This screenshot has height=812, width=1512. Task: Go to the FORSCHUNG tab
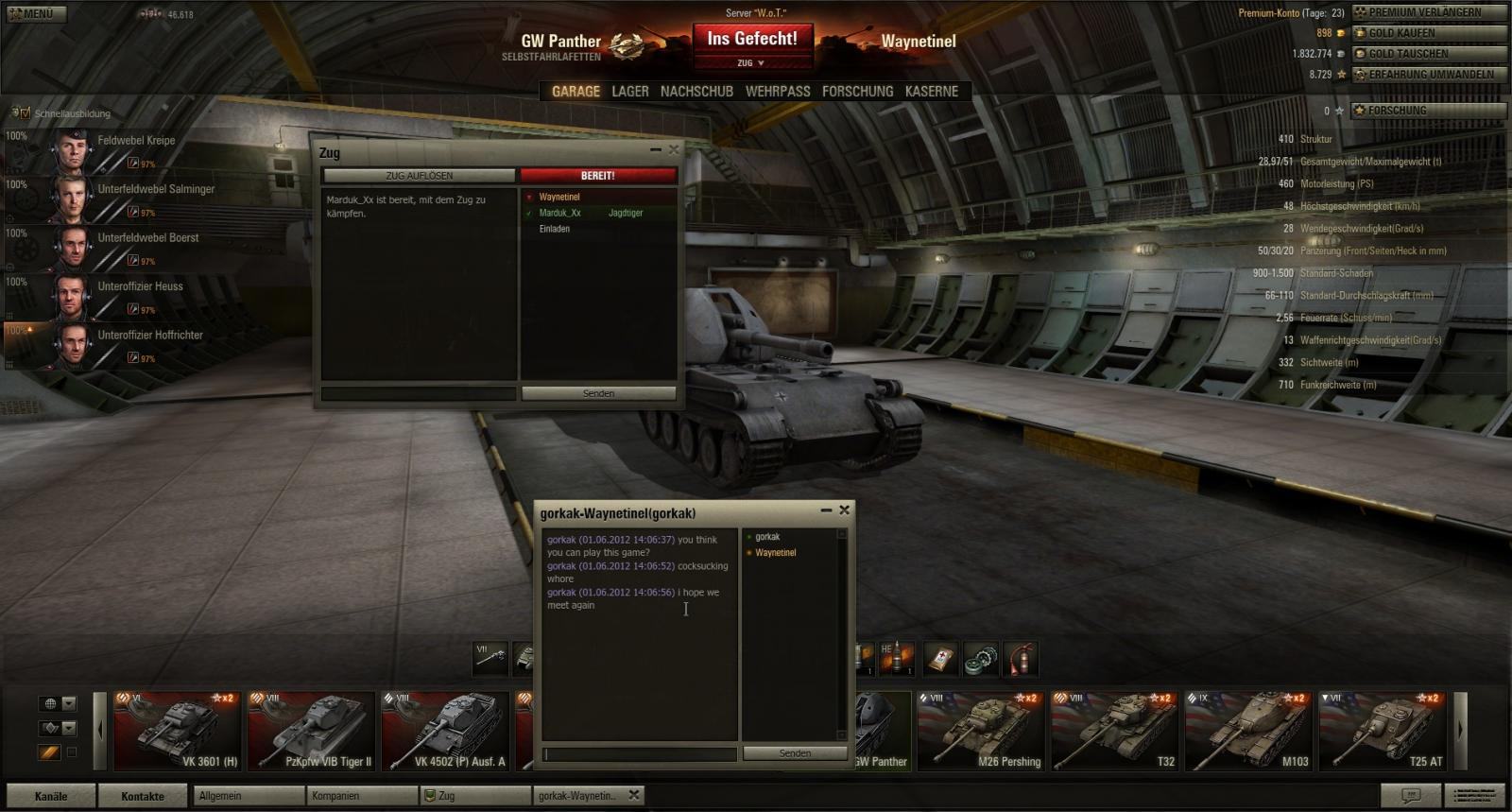[x=857, y=92]
